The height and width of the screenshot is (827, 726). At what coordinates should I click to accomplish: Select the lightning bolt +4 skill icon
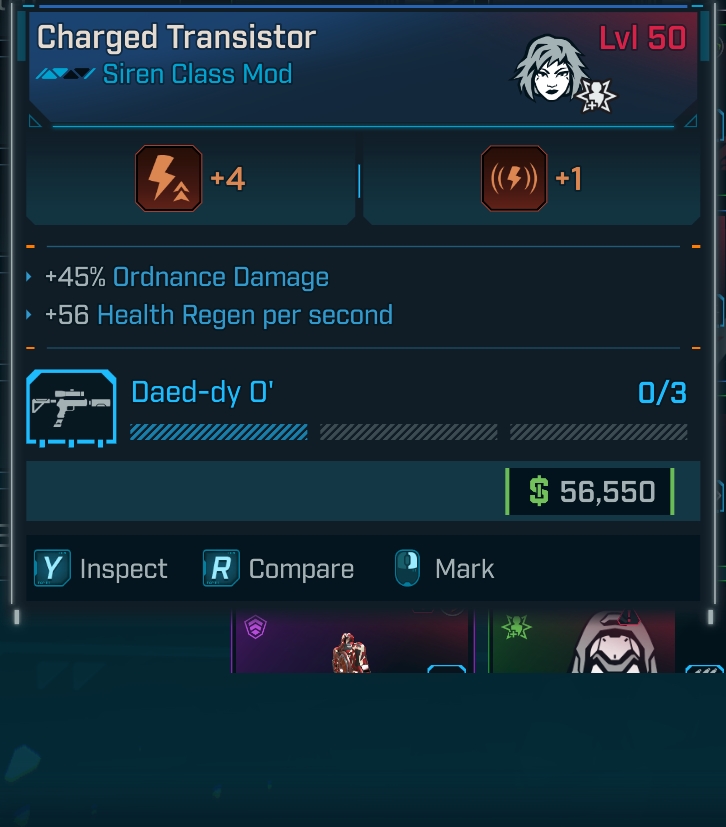(x=169, y=179)
